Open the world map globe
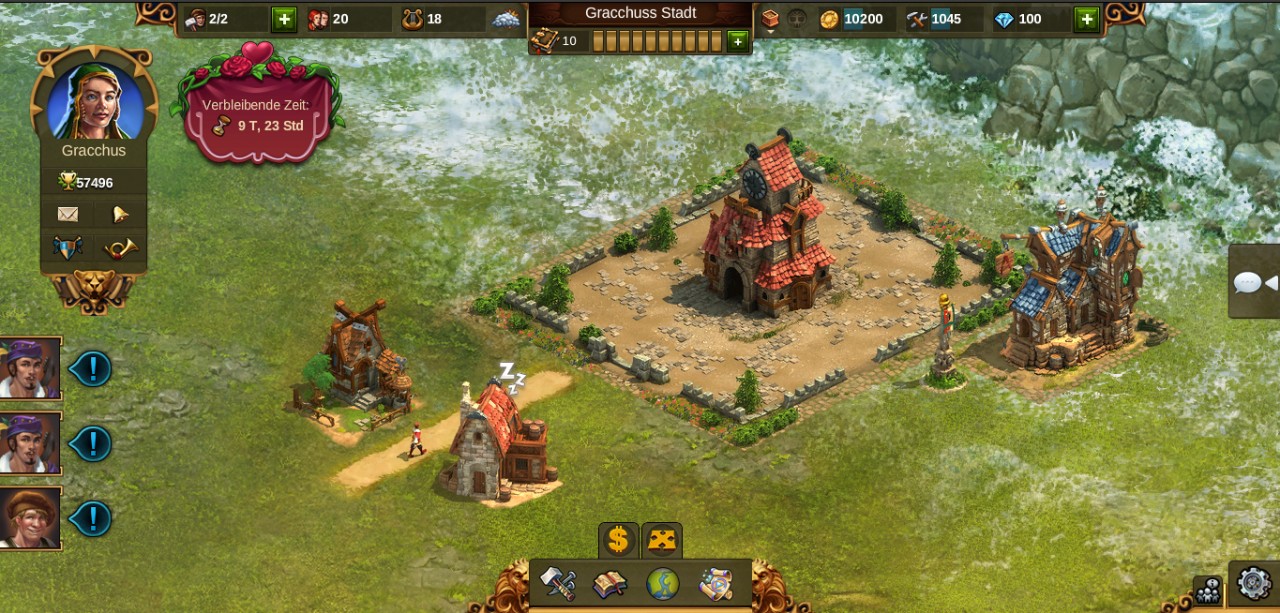This screenshot has height=613, width=1280. coord(662,584)
